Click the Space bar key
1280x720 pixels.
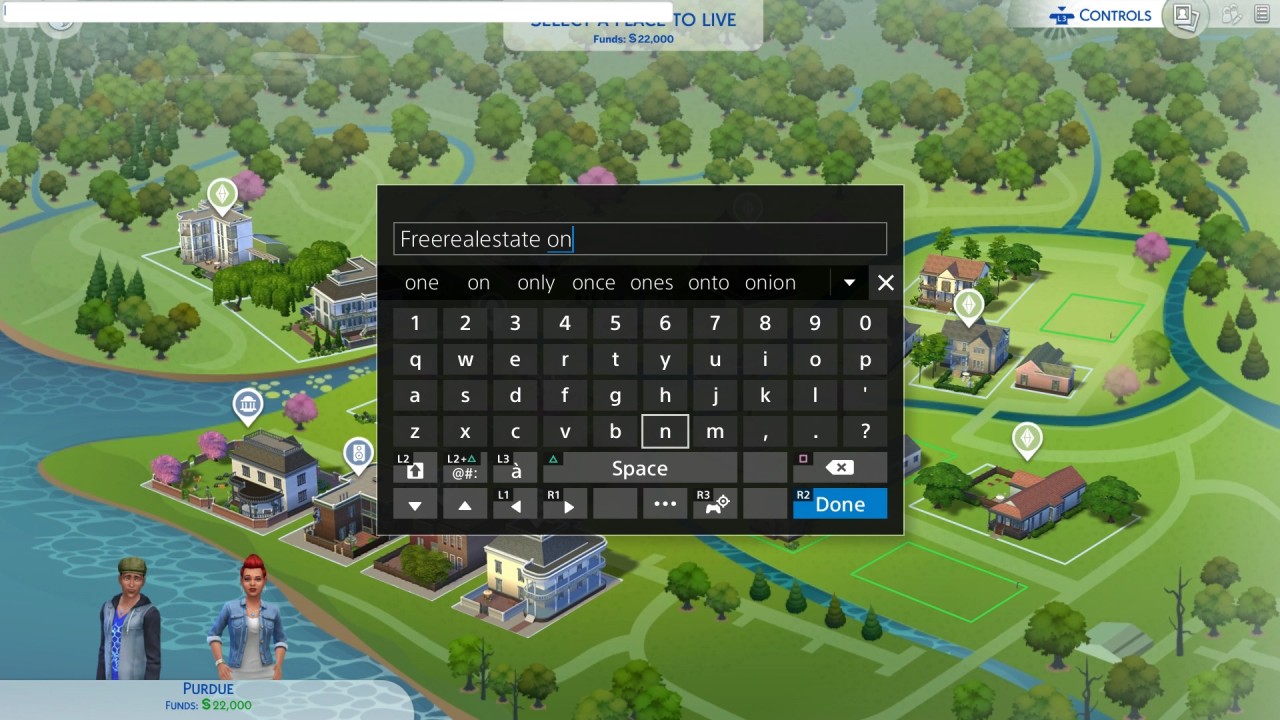639,468
